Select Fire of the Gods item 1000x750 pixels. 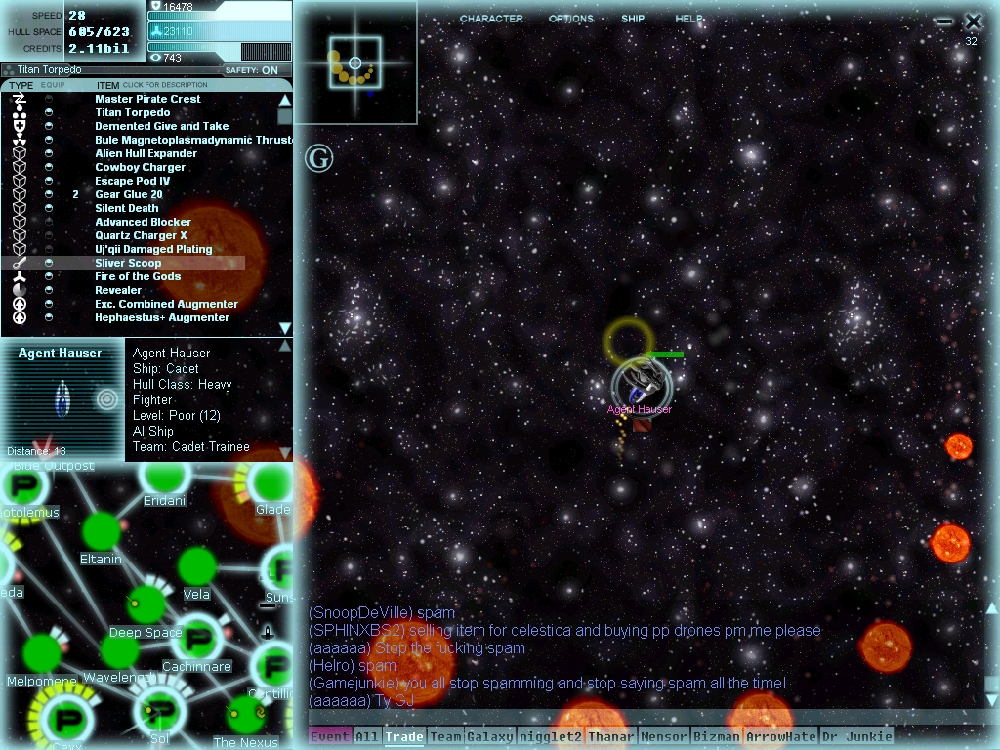[138, 277]
